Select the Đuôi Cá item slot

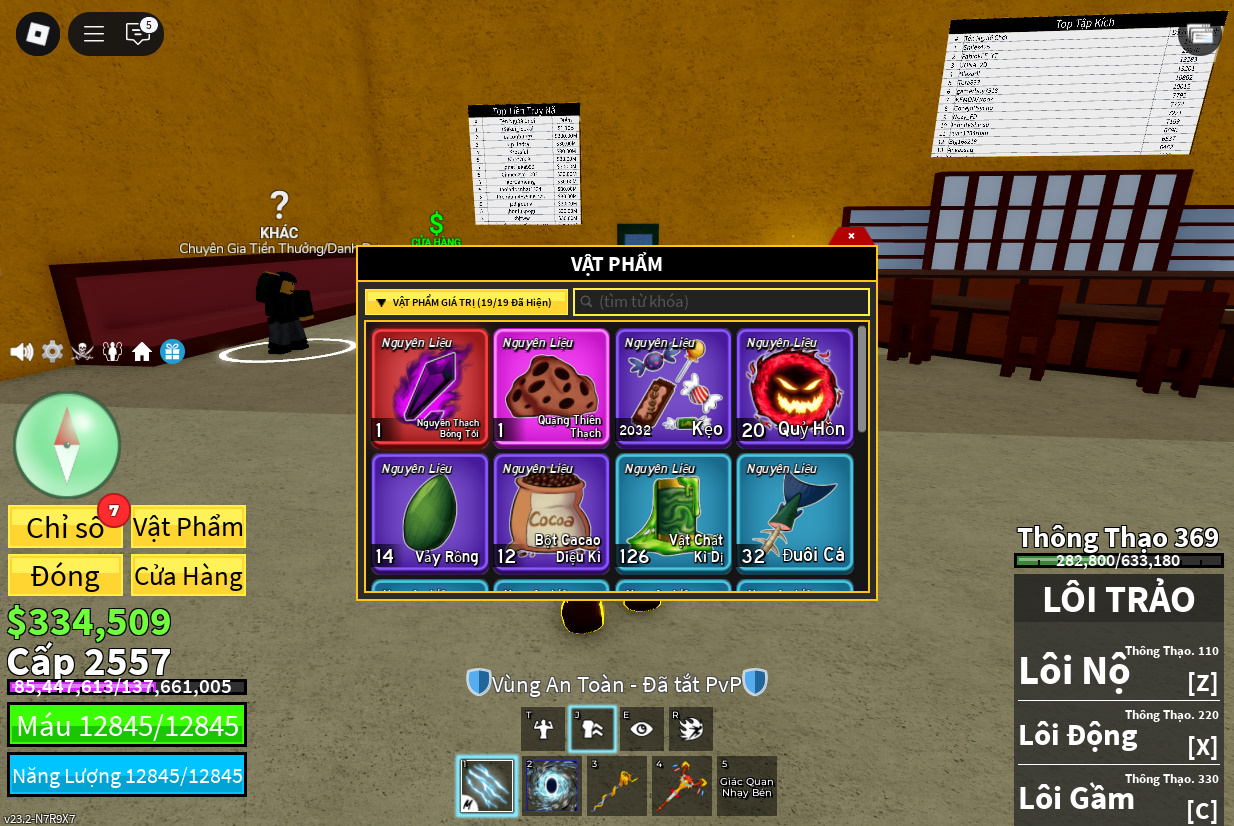[x=795, y=513]
